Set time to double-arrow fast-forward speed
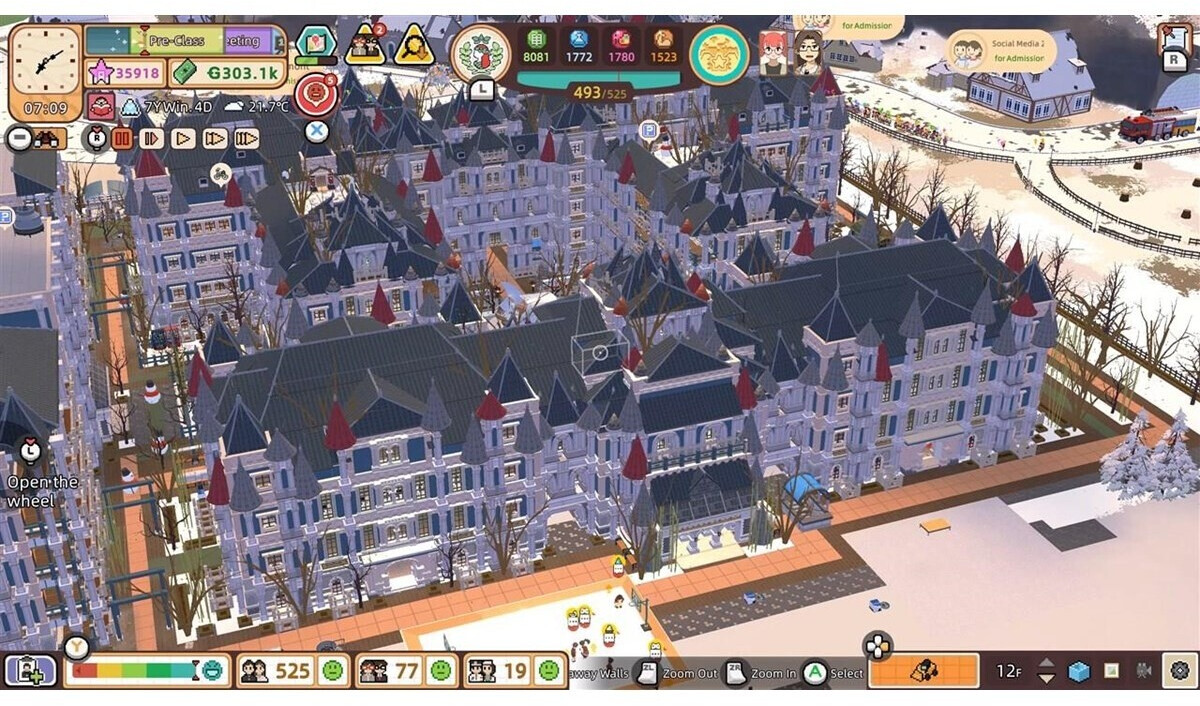 click(215, 138)
